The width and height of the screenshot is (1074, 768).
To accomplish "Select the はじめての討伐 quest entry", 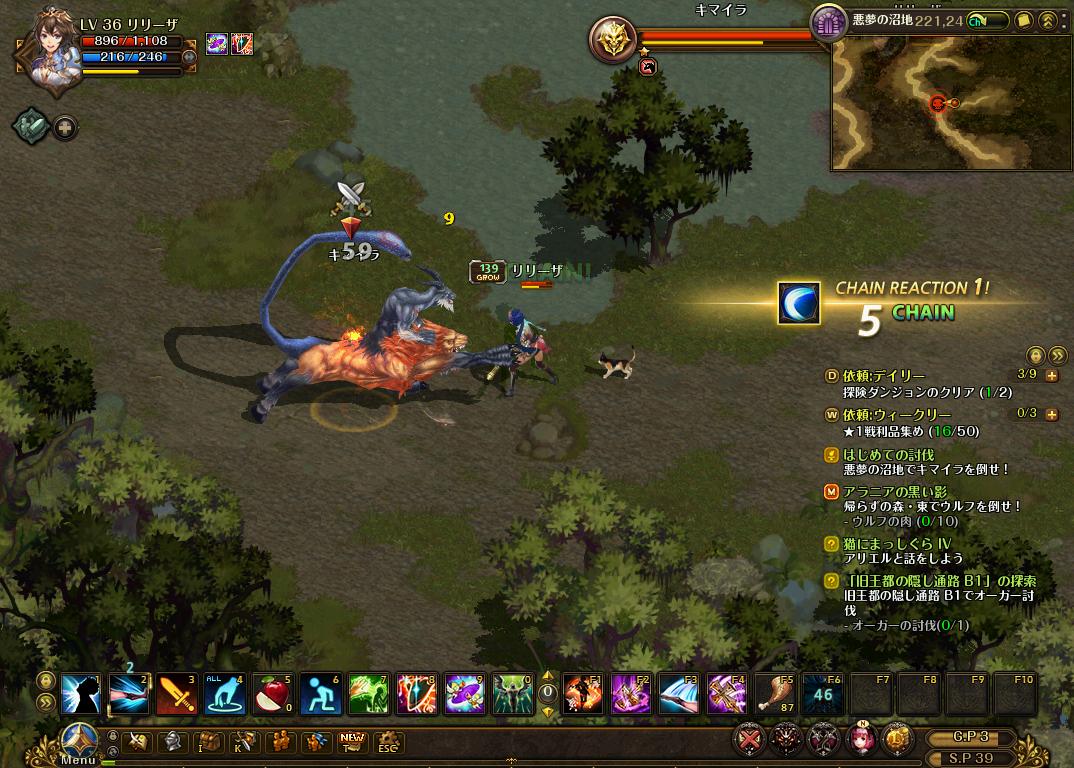I will [888, 455].
